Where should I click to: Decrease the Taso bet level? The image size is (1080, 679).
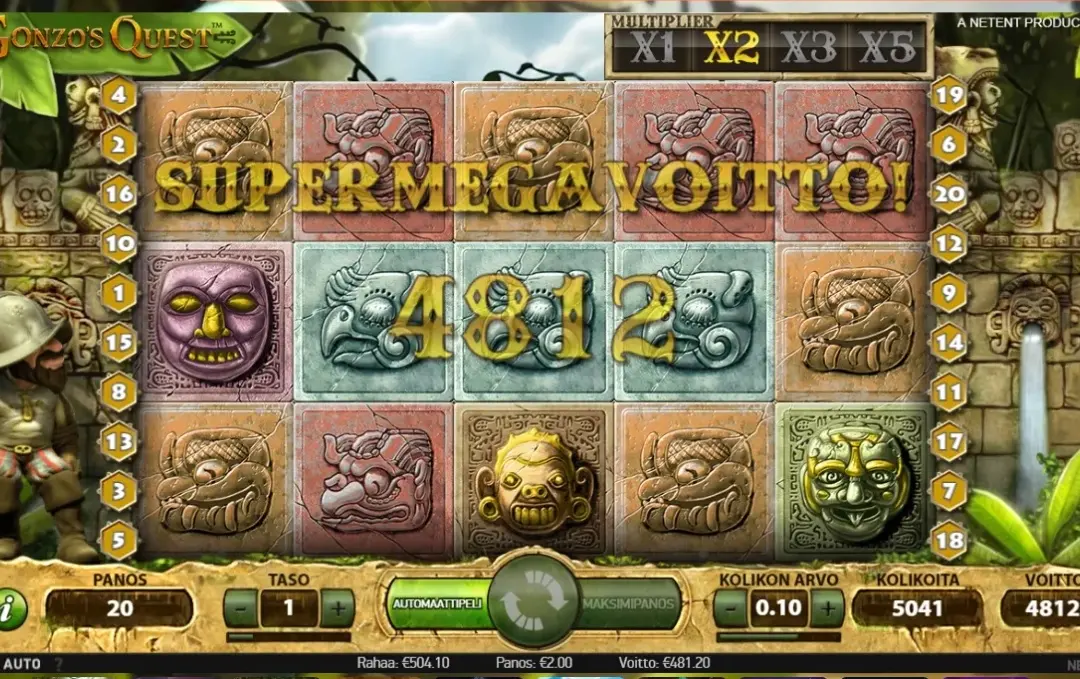(x=240, y=607)
